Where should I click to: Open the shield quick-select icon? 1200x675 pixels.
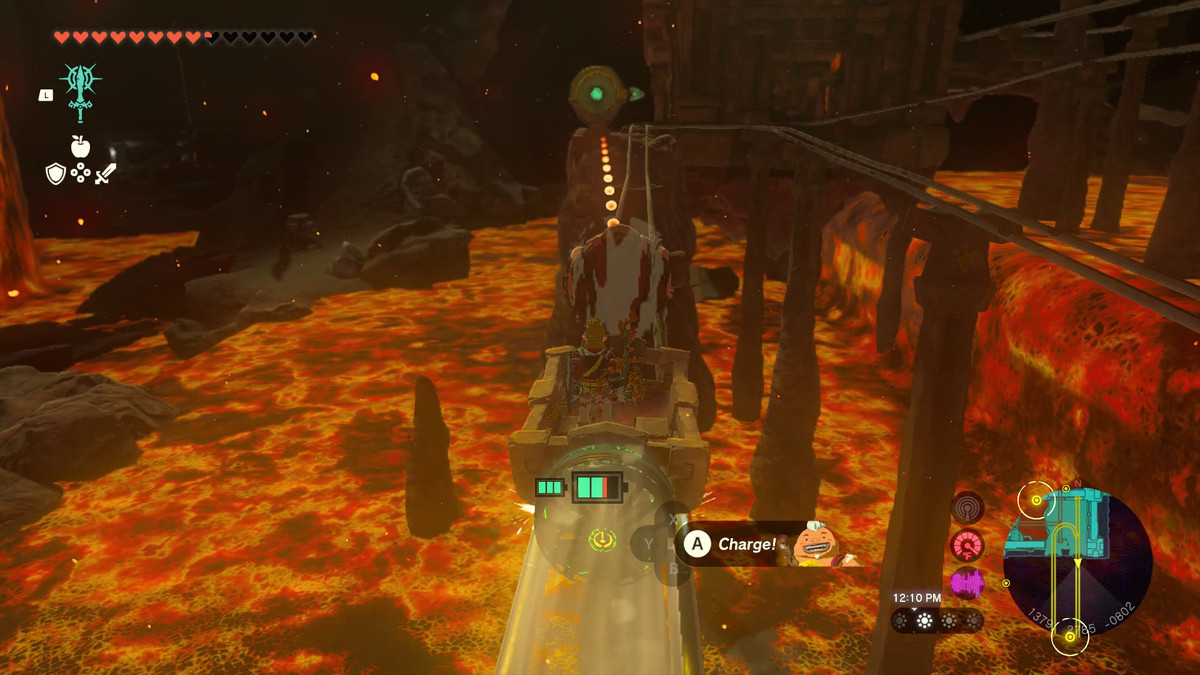pos(56,174)
